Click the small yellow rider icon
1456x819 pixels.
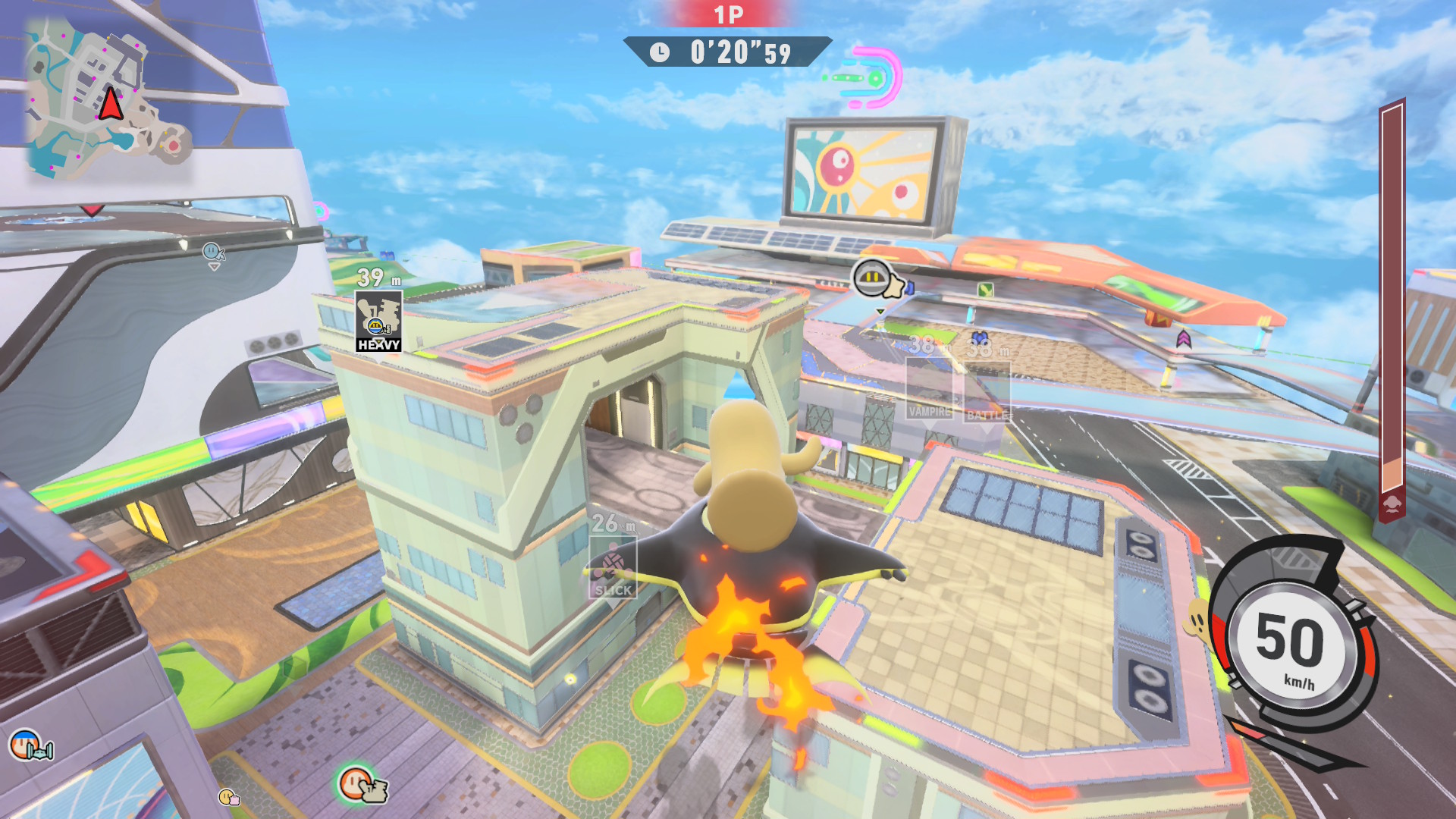coord(228,796)
